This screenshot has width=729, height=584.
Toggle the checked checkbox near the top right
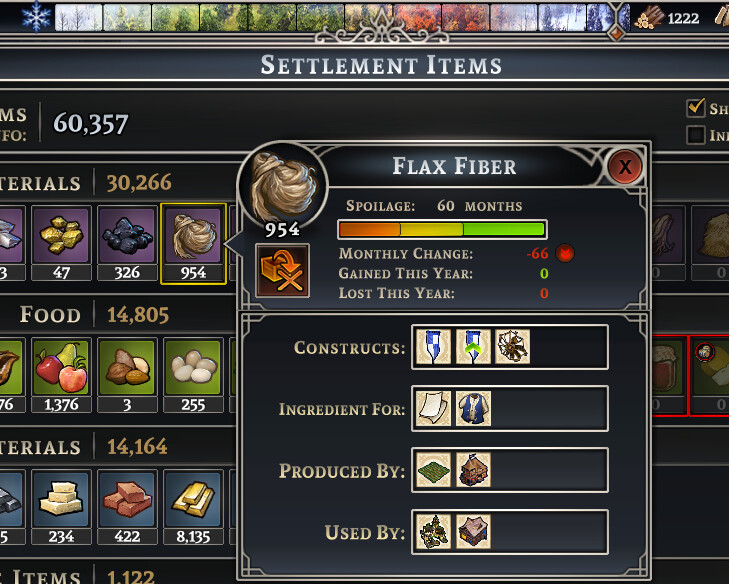point(696,108)
